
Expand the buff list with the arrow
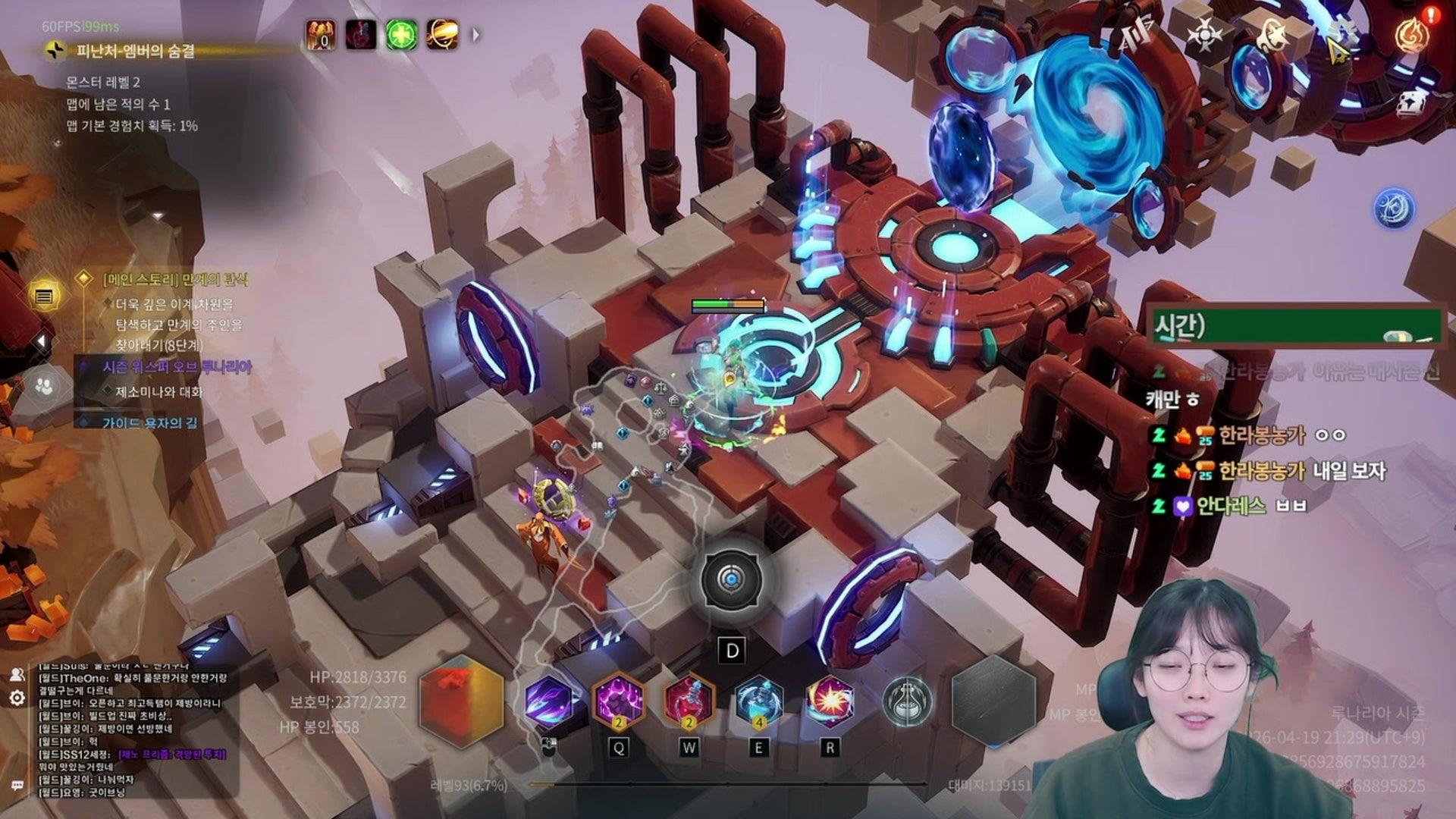point(476,35)
